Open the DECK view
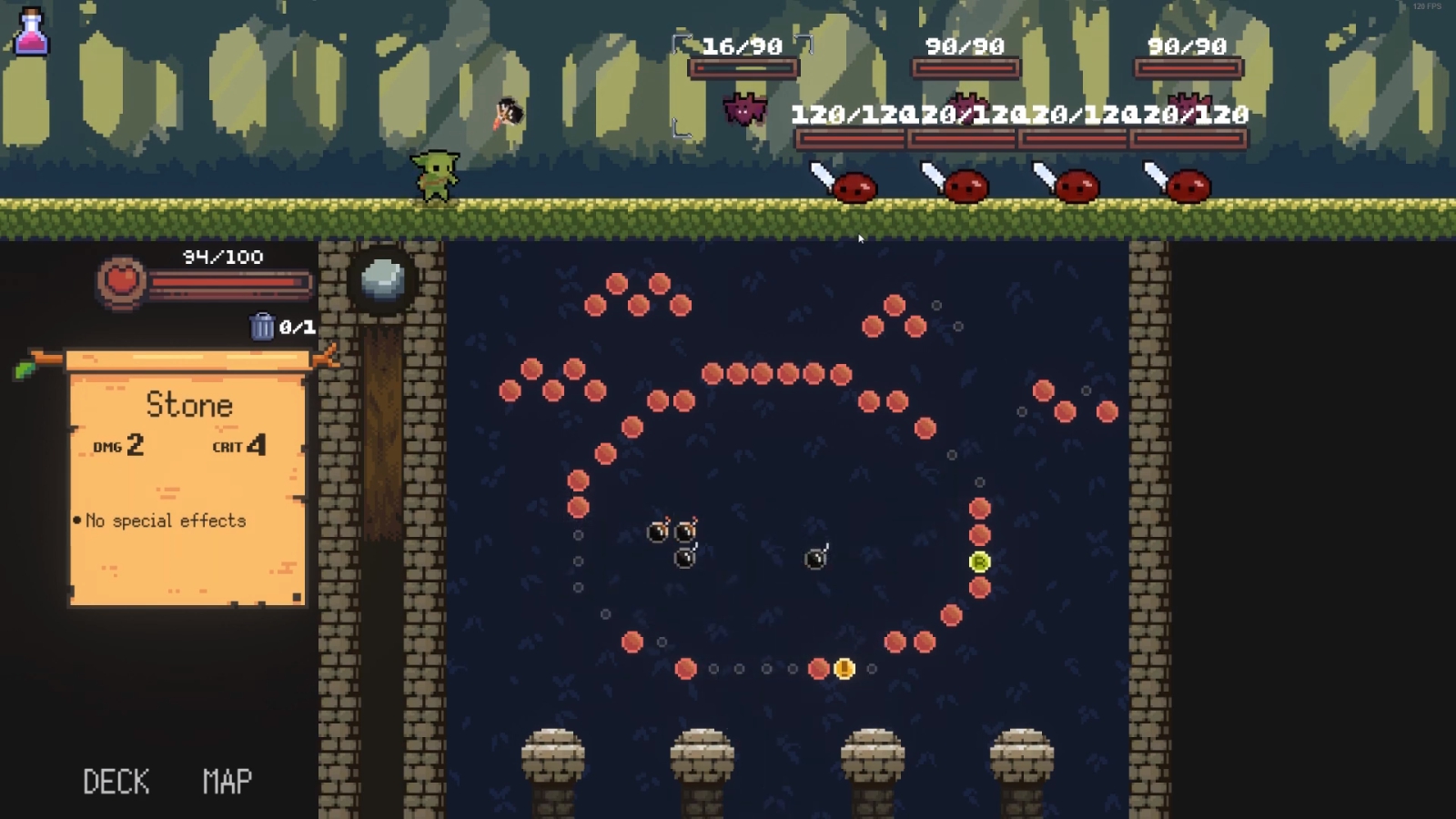 (x=116, y=781)
